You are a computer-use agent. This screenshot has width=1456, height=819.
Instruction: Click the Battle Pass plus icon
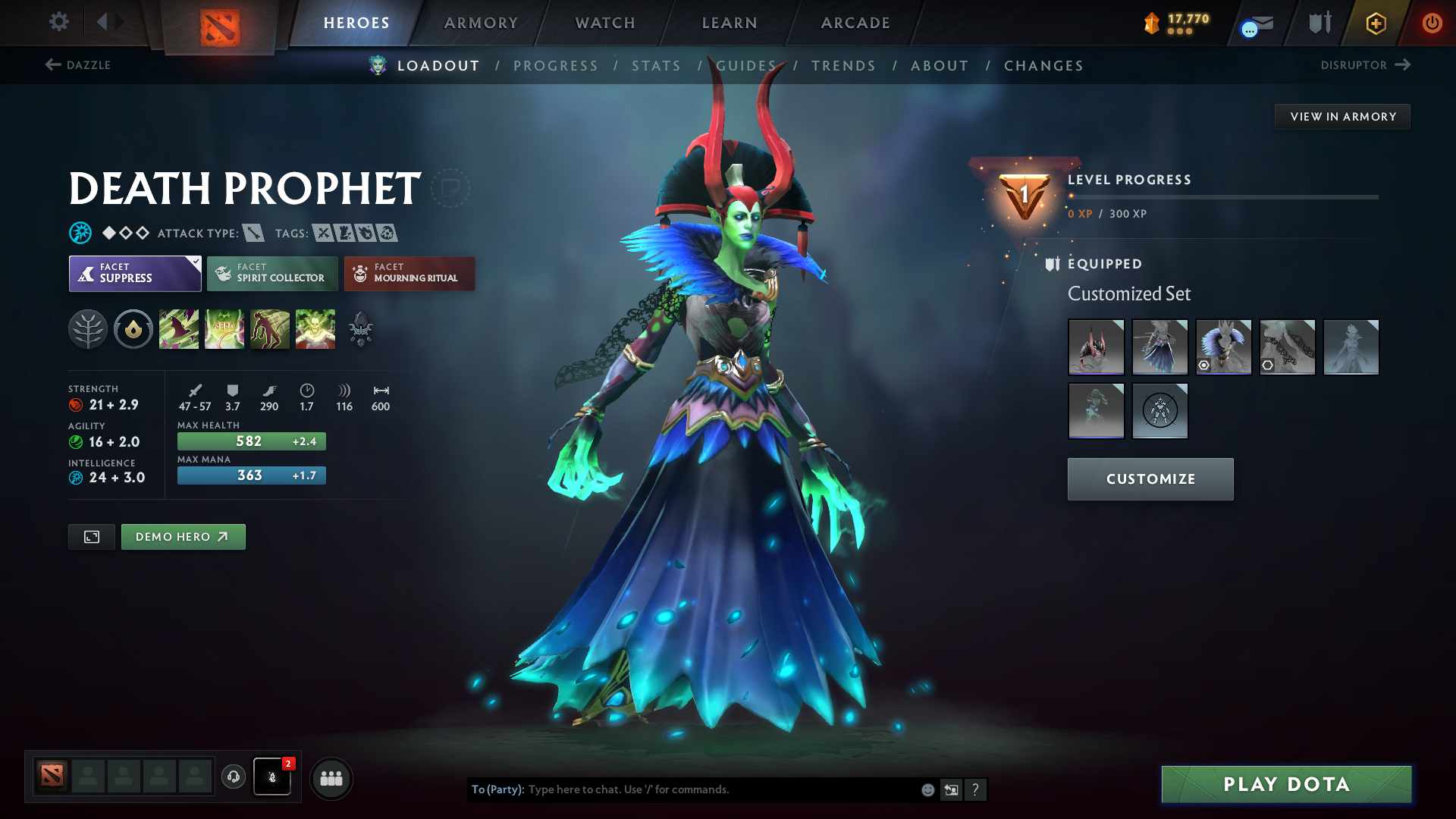coord(1376,23)
